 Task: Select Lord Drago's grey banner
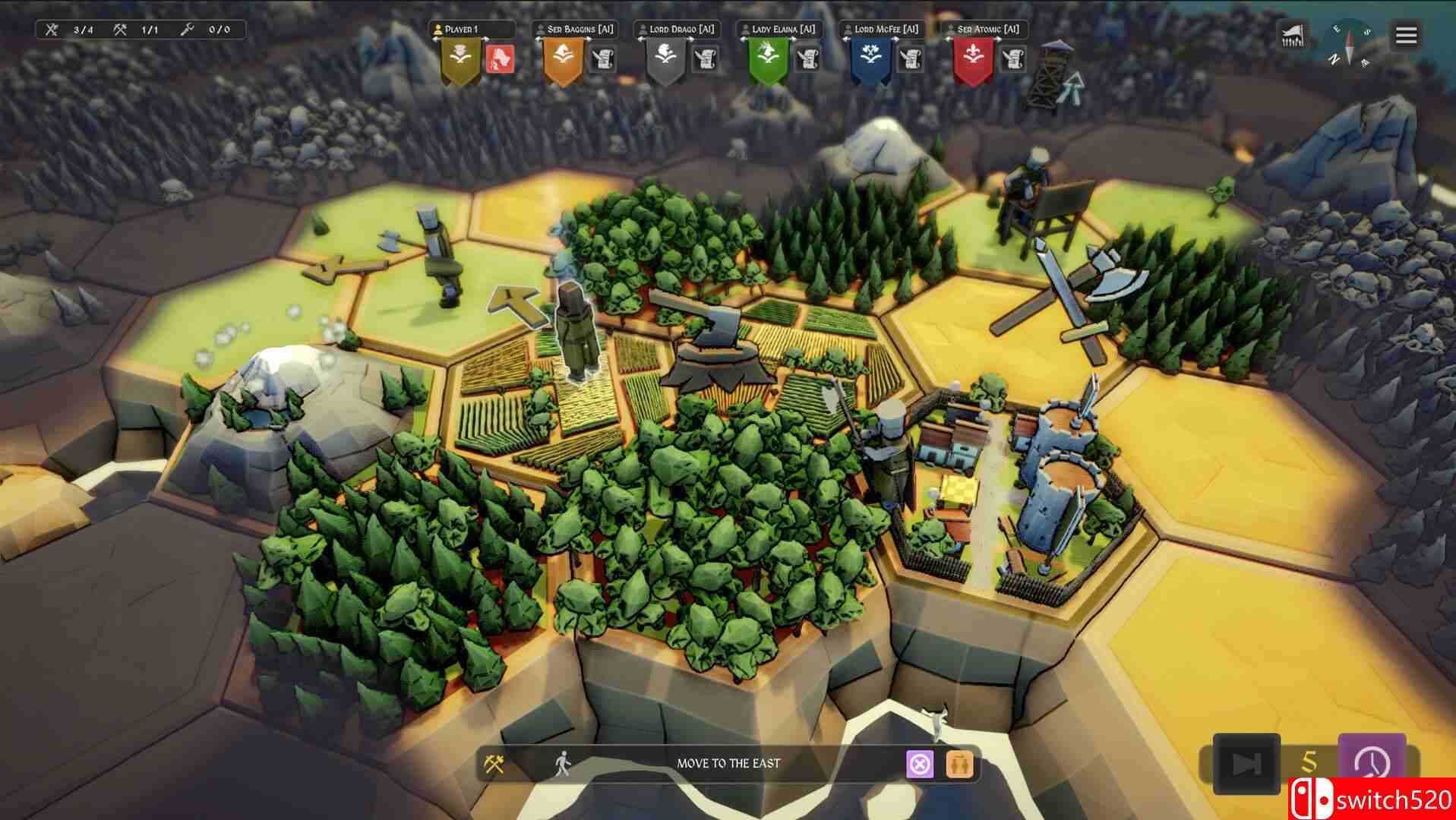[x=665, y=59]
